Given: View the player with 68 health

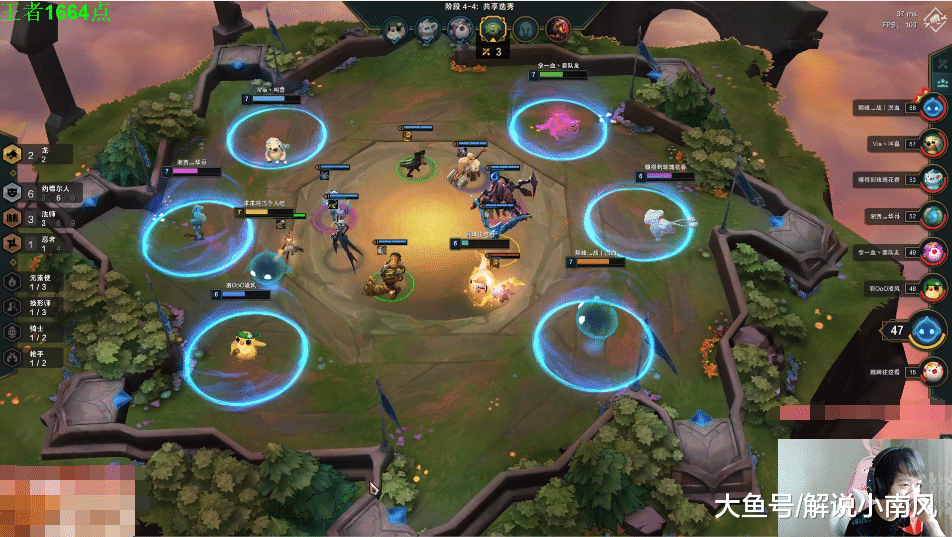Looking at the screenshot, I should point(933,107).
